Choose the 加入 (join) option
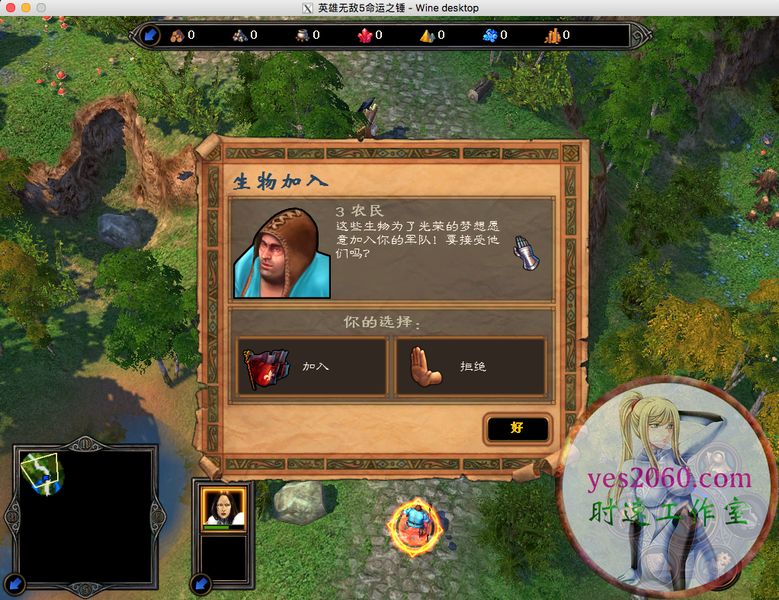The width and height of the screenshot is (779, 600). pos(312,366)
